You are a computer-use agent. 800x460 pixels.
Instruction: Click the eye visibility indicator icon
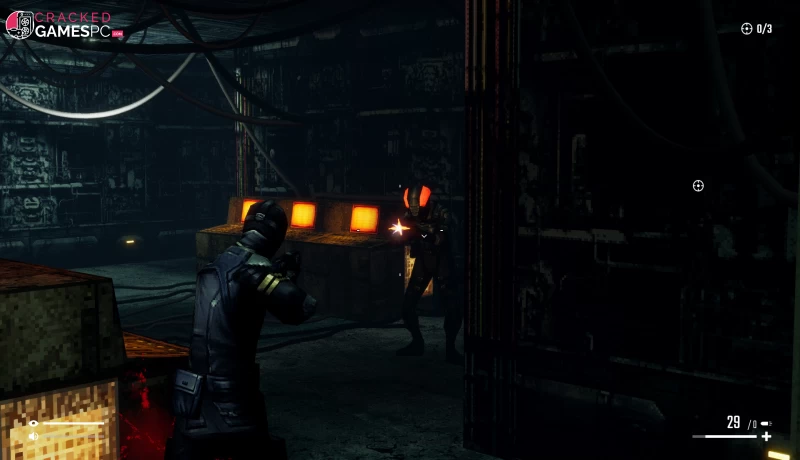(x=33, y=424)
